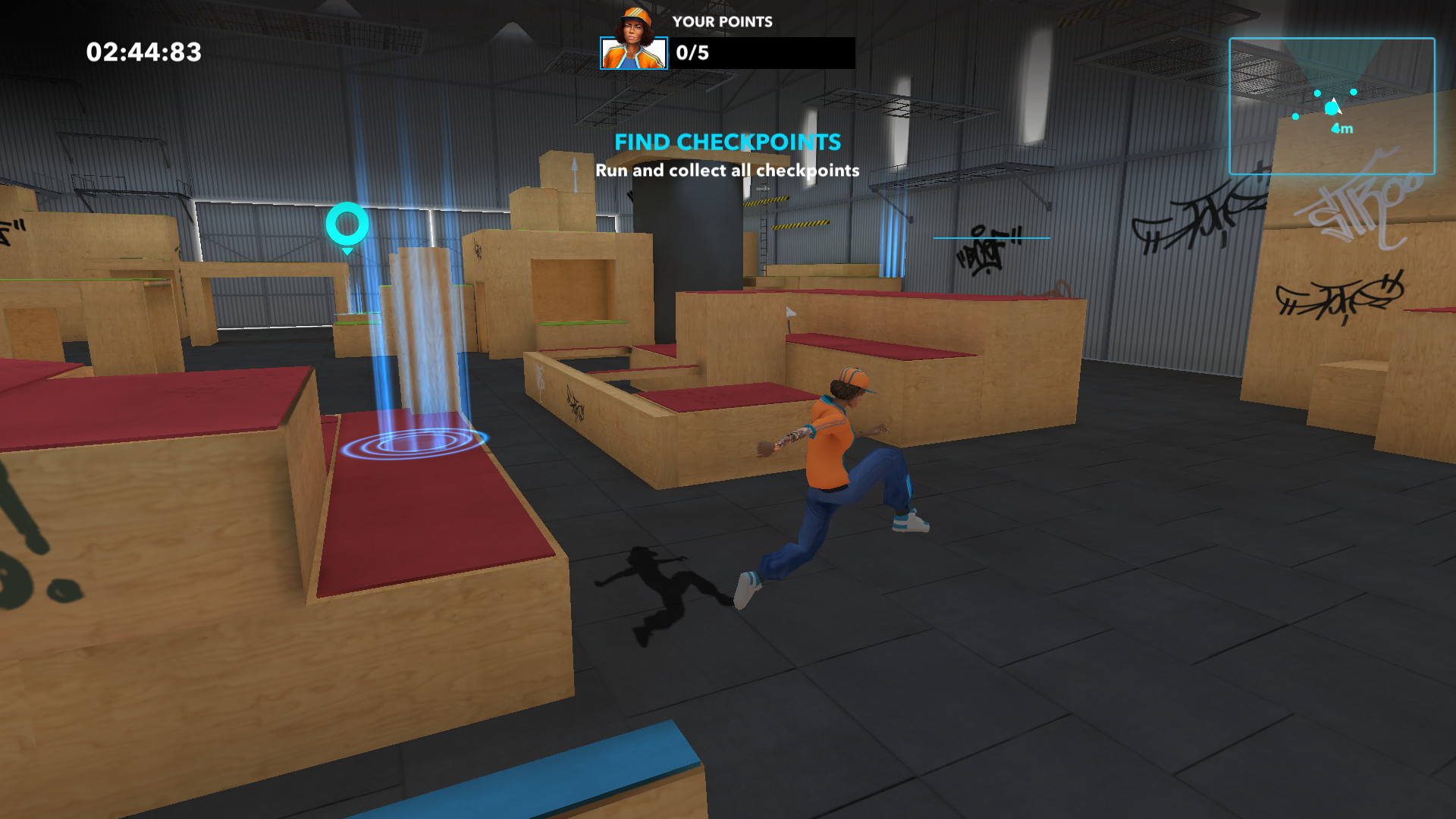
Task: Toggle the minimap panel in the corner
Action: pyautogui.click(x=1331, y=104)
